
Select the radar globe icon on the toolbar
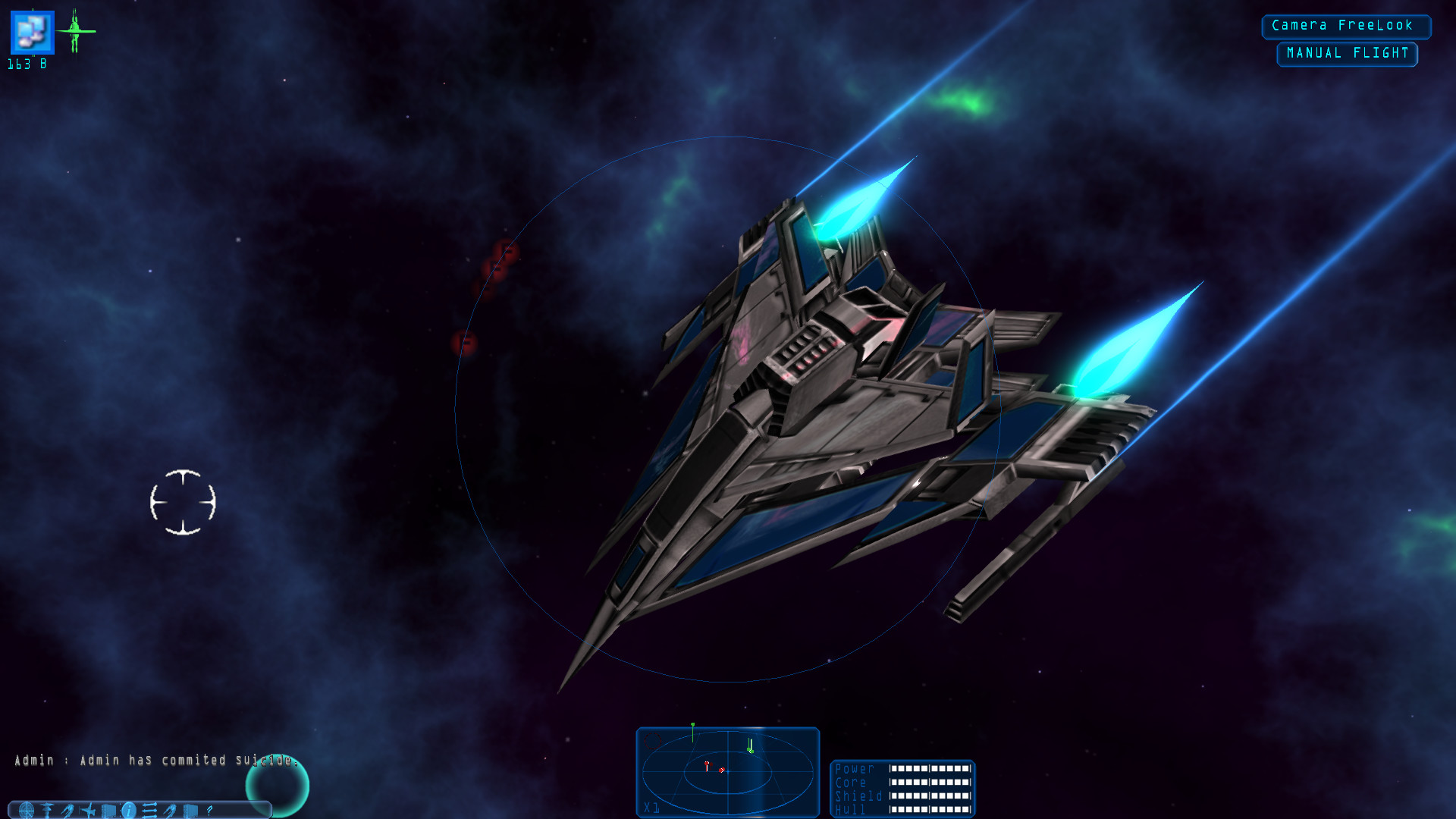(x=27, y=810)
